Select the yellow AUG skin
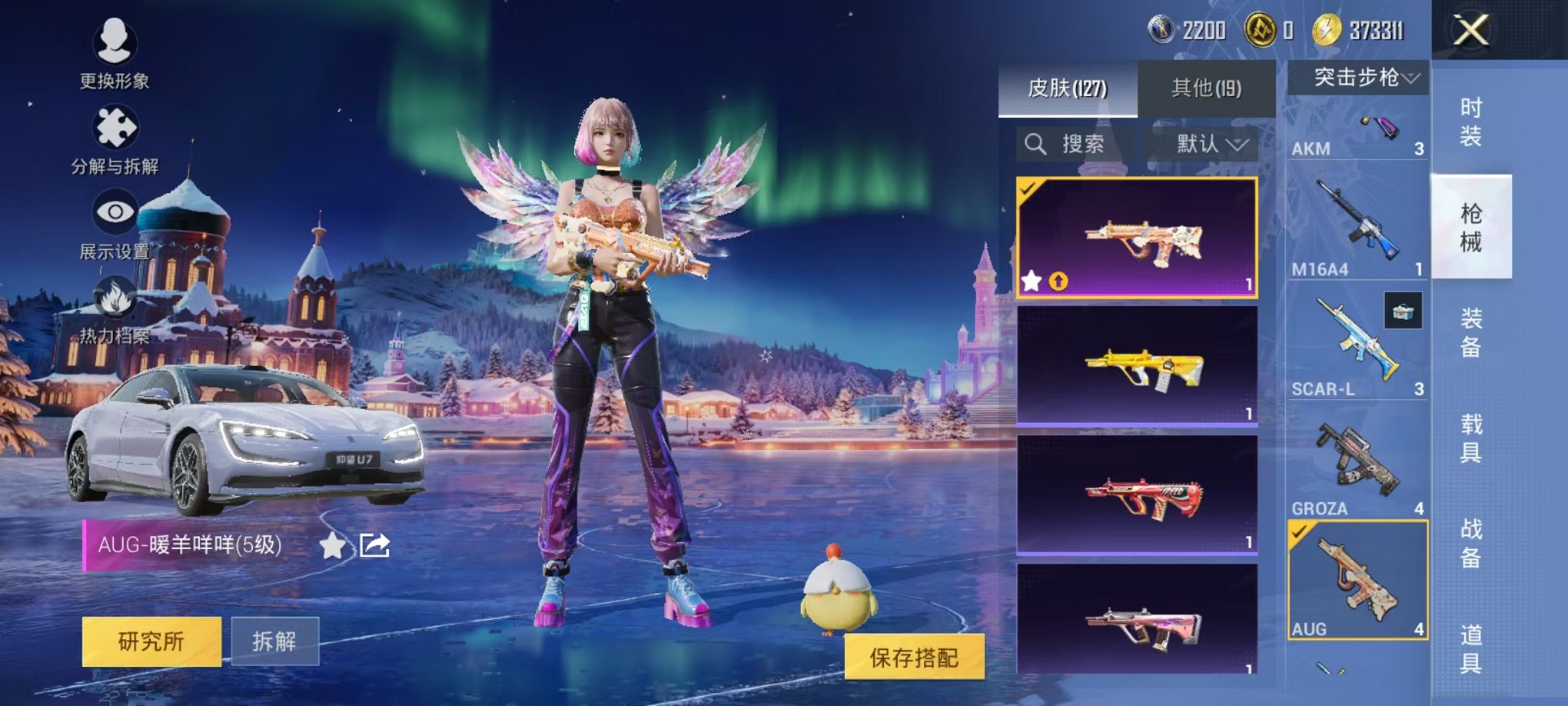The height and width of the screenshot is (706, 1568). point(1137,365)
